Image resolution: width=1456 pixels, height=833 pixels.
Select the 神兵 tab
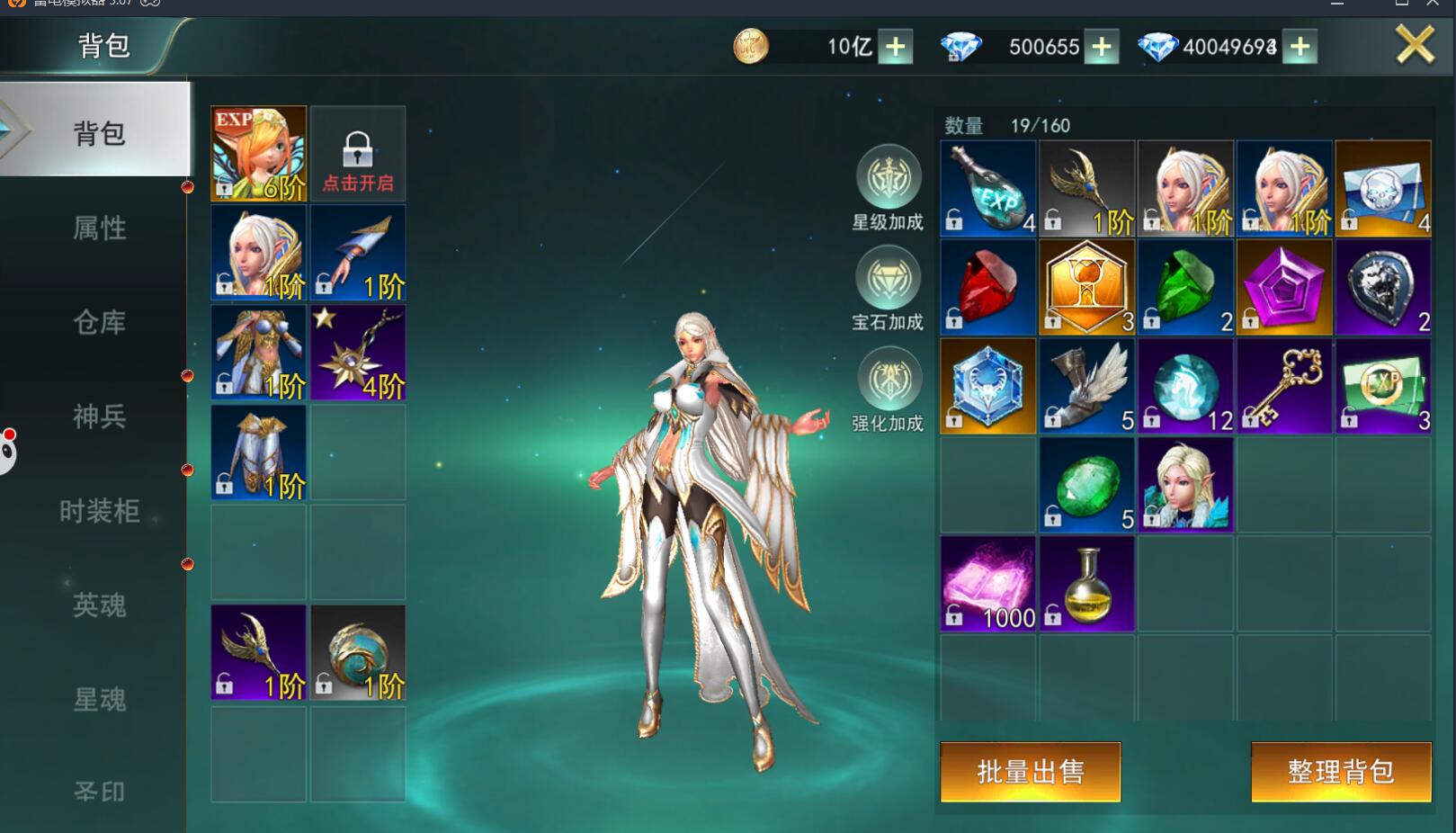click(x=99, y=416)
